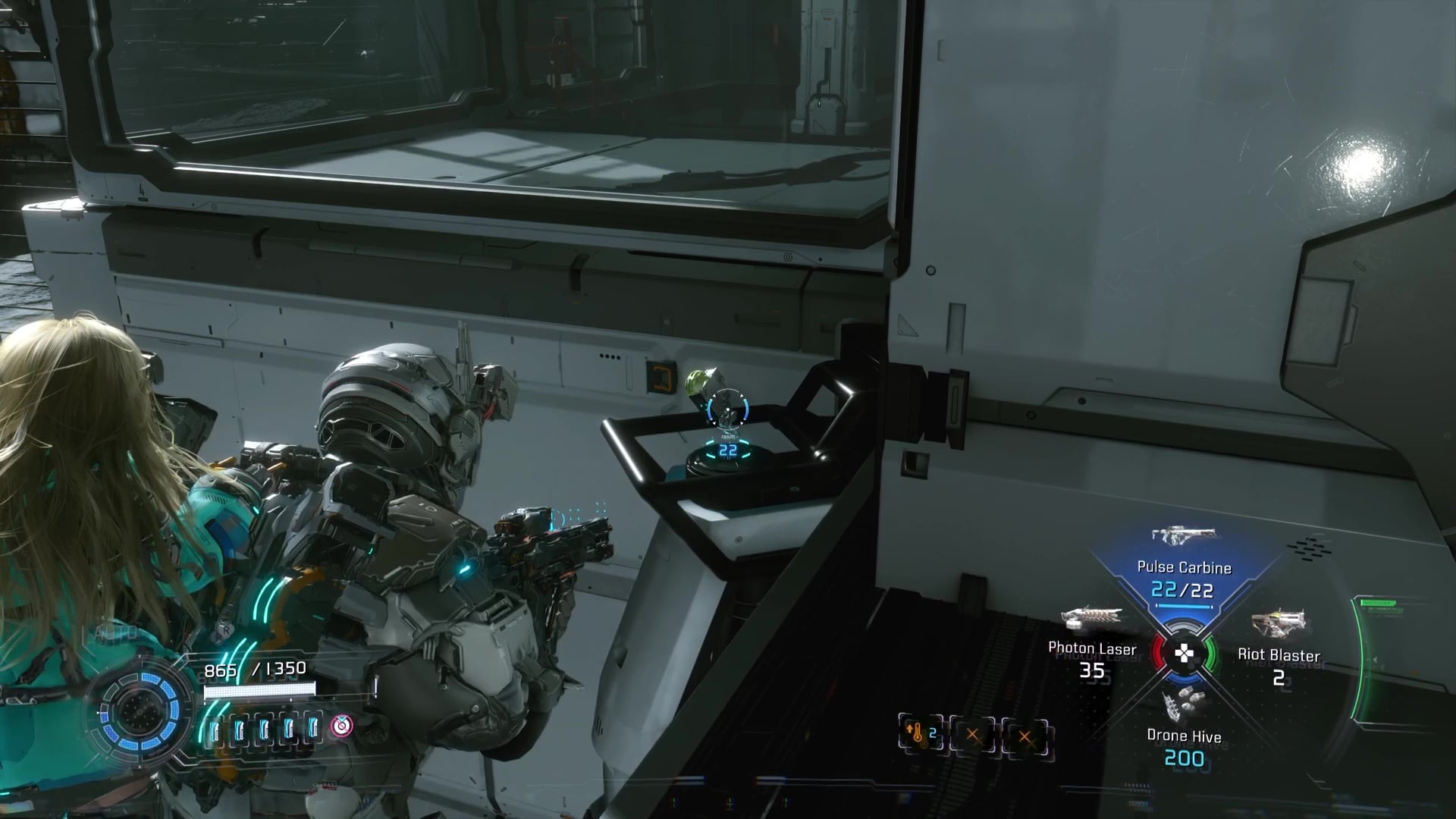Click the pink crossed-out target icon
Screen dimensions: 1456x819
[x=342, y=726]
